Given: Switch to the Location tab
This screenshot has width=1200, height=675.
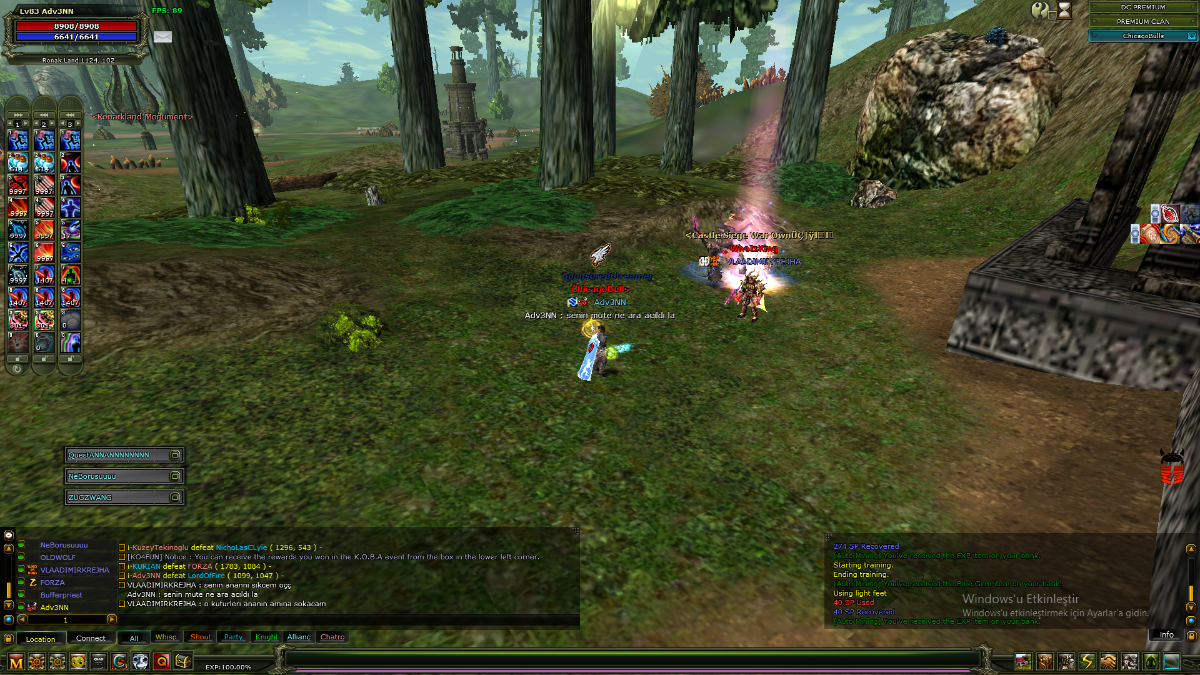Looking at the screenshot, I should (x=41, y=638).
